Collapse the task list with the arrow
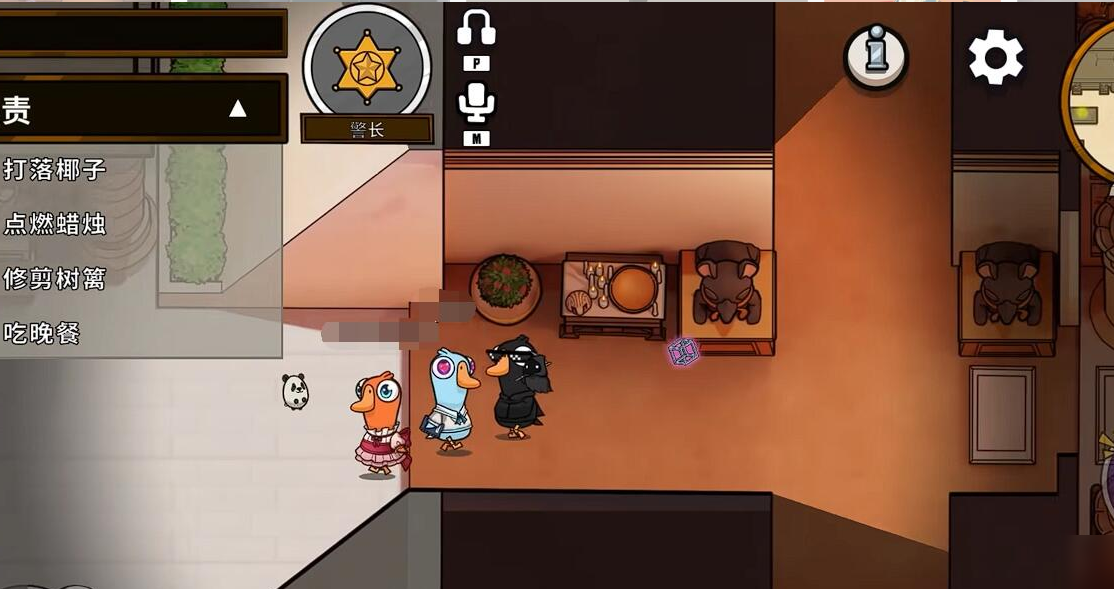The image size is (1114, 589). (237, 109)
